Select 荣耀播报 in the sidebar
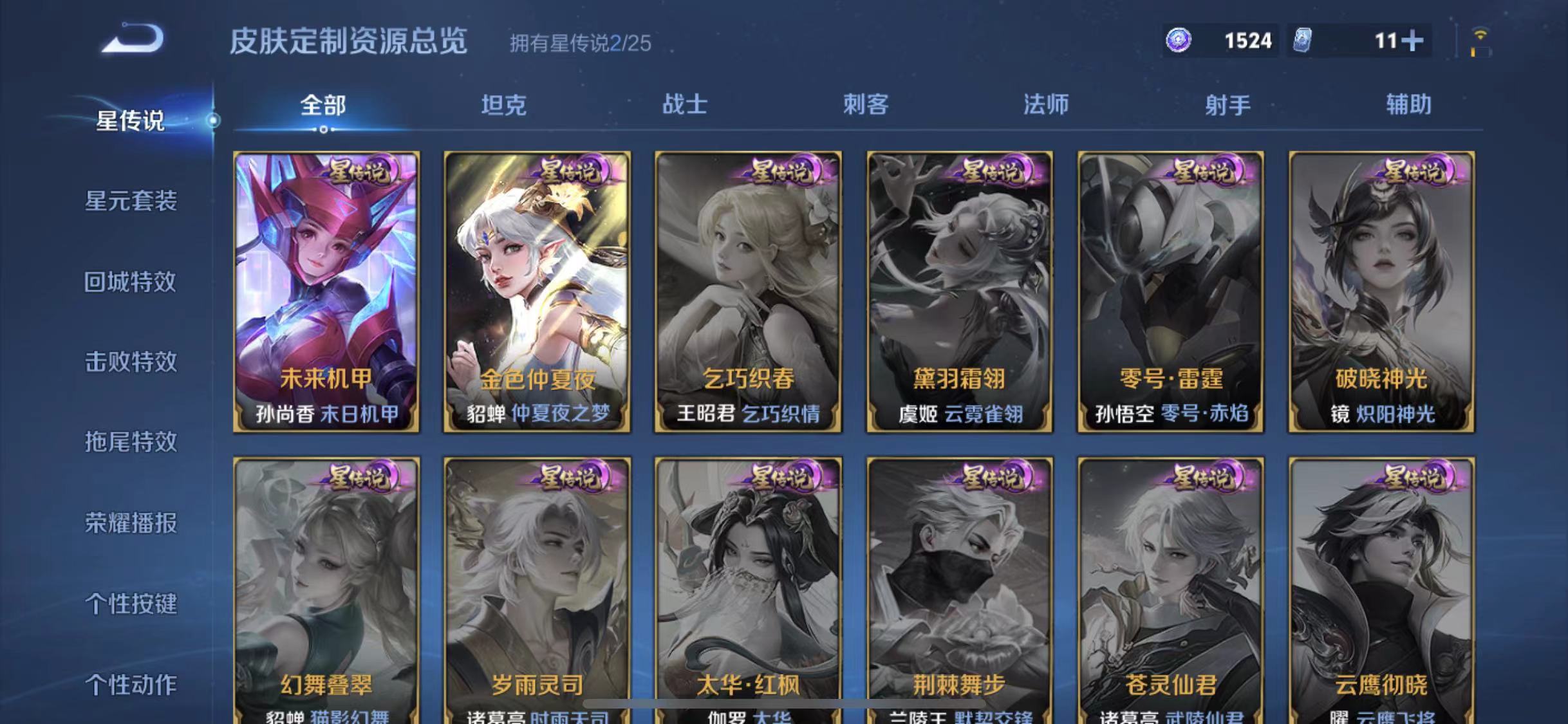This screenshot has height=724, width=1568. pyautogui.click(x=131, y=523)
